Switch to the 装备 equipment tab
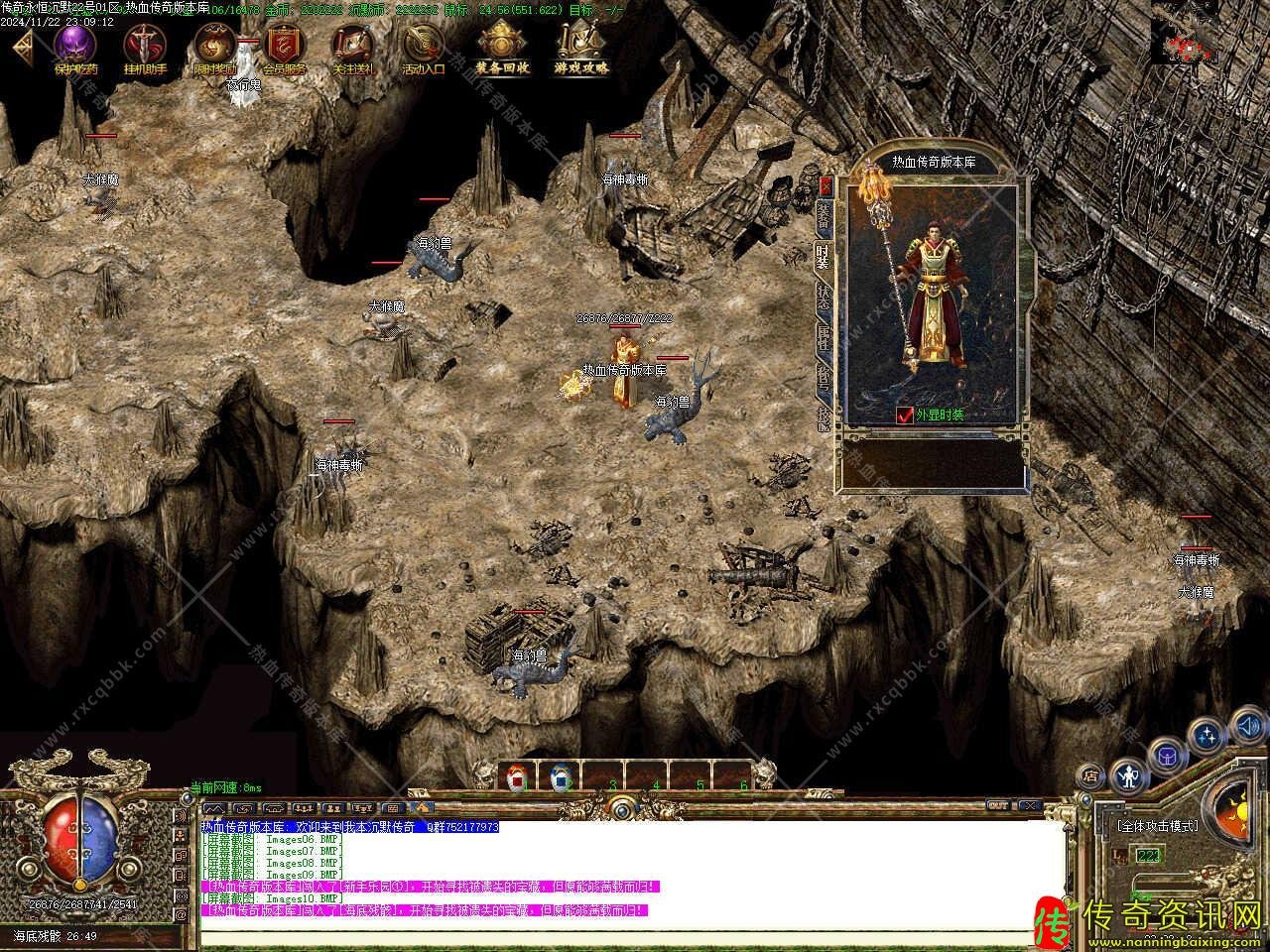The image size is (1270, 952). click(x=824, y=216)
